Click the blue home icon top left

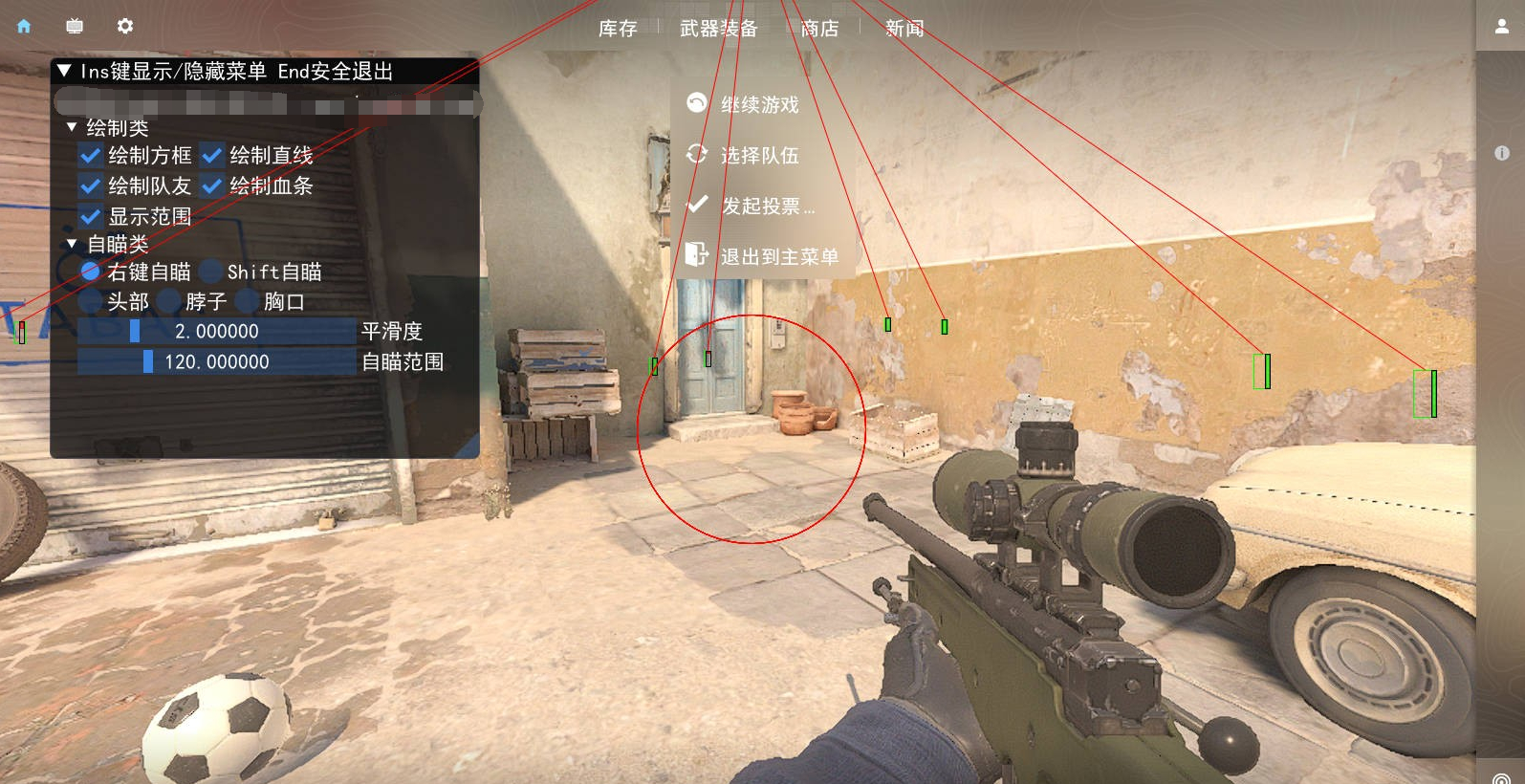22,26
